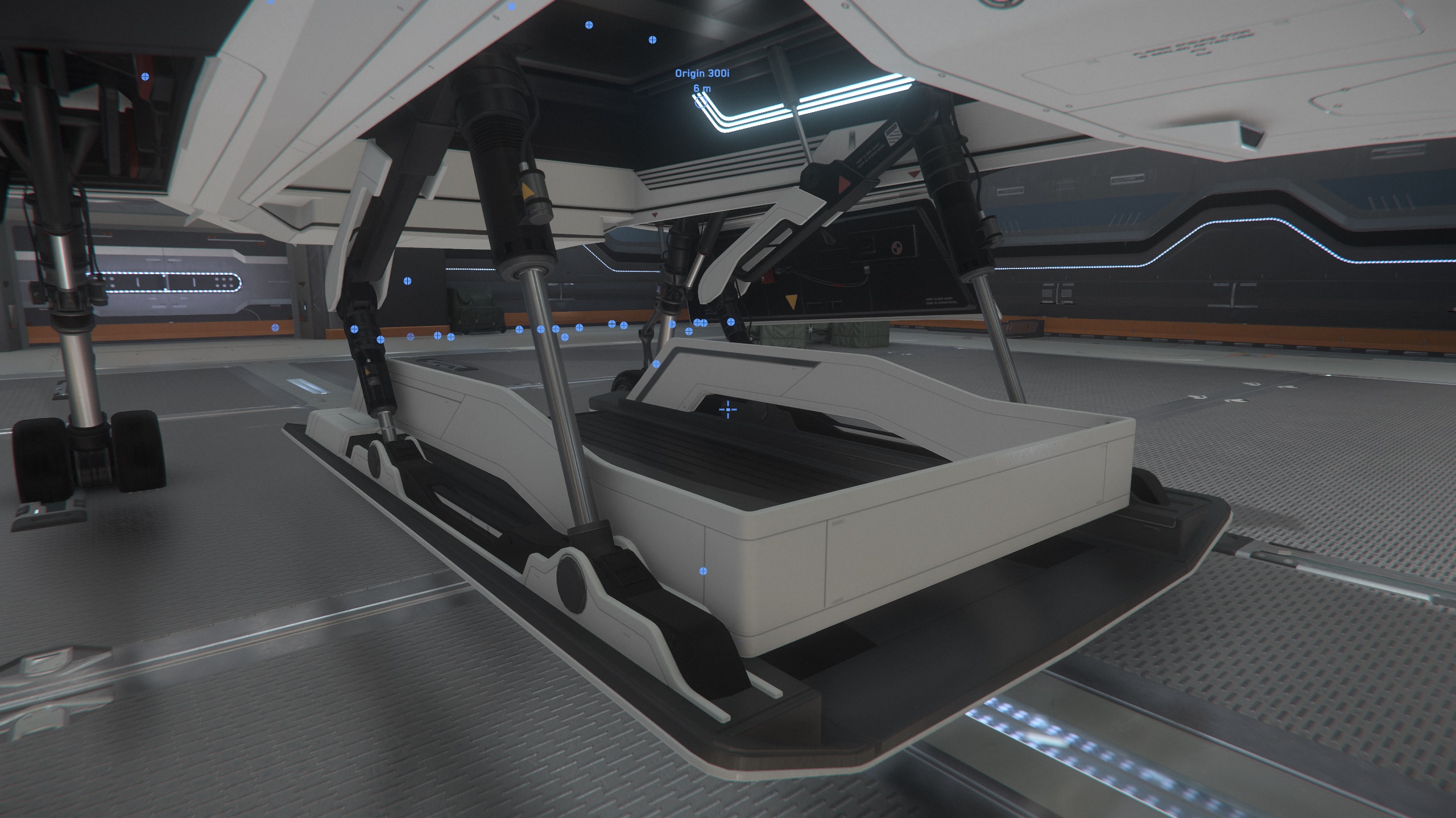Click the leftmost interaction marker near the orange railing
This screenshot has width=1456, height=818.
tap(354, 329)
